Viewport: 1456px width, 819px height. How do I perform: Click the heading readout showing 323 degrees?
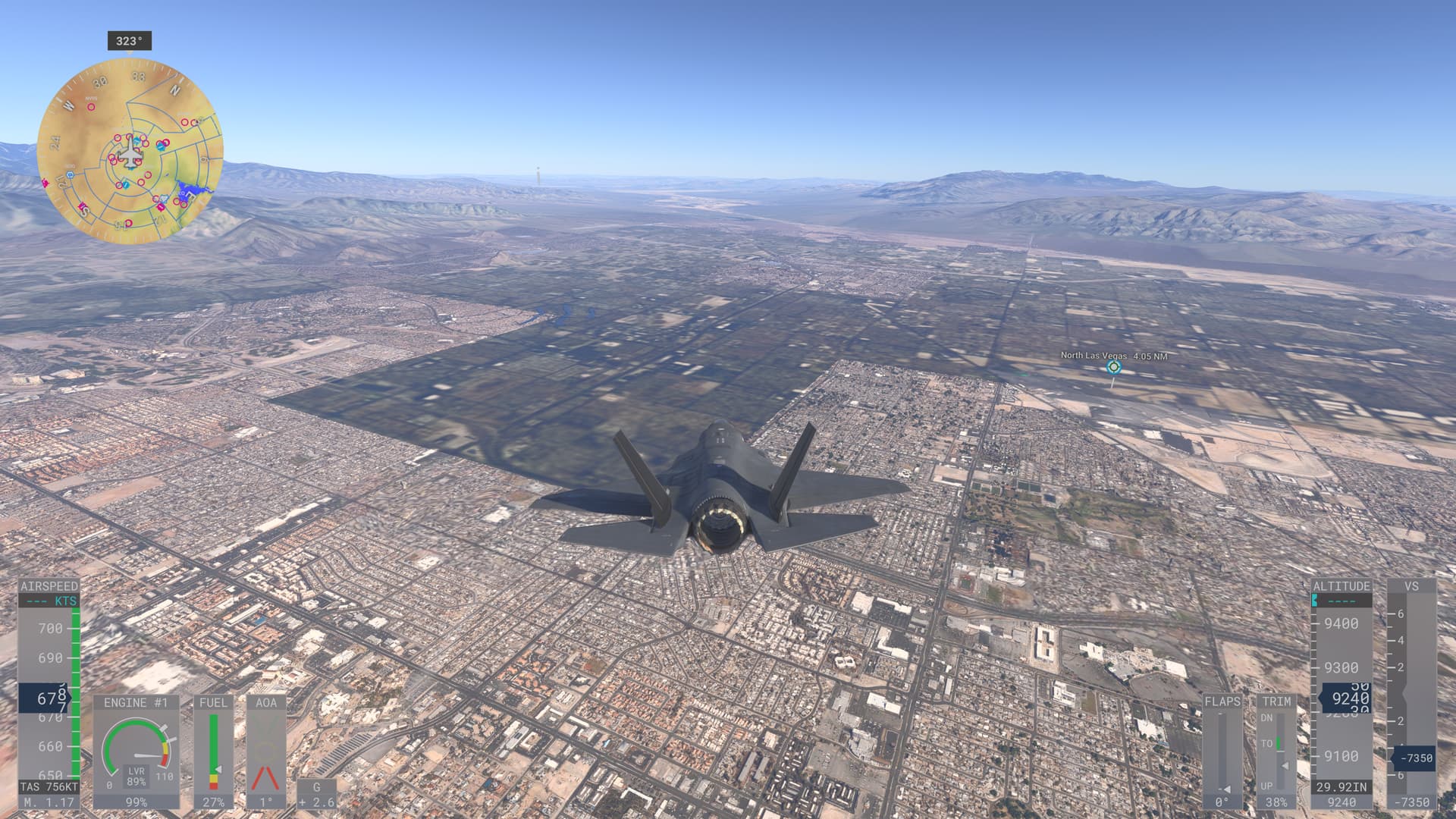tap(129, 39)
